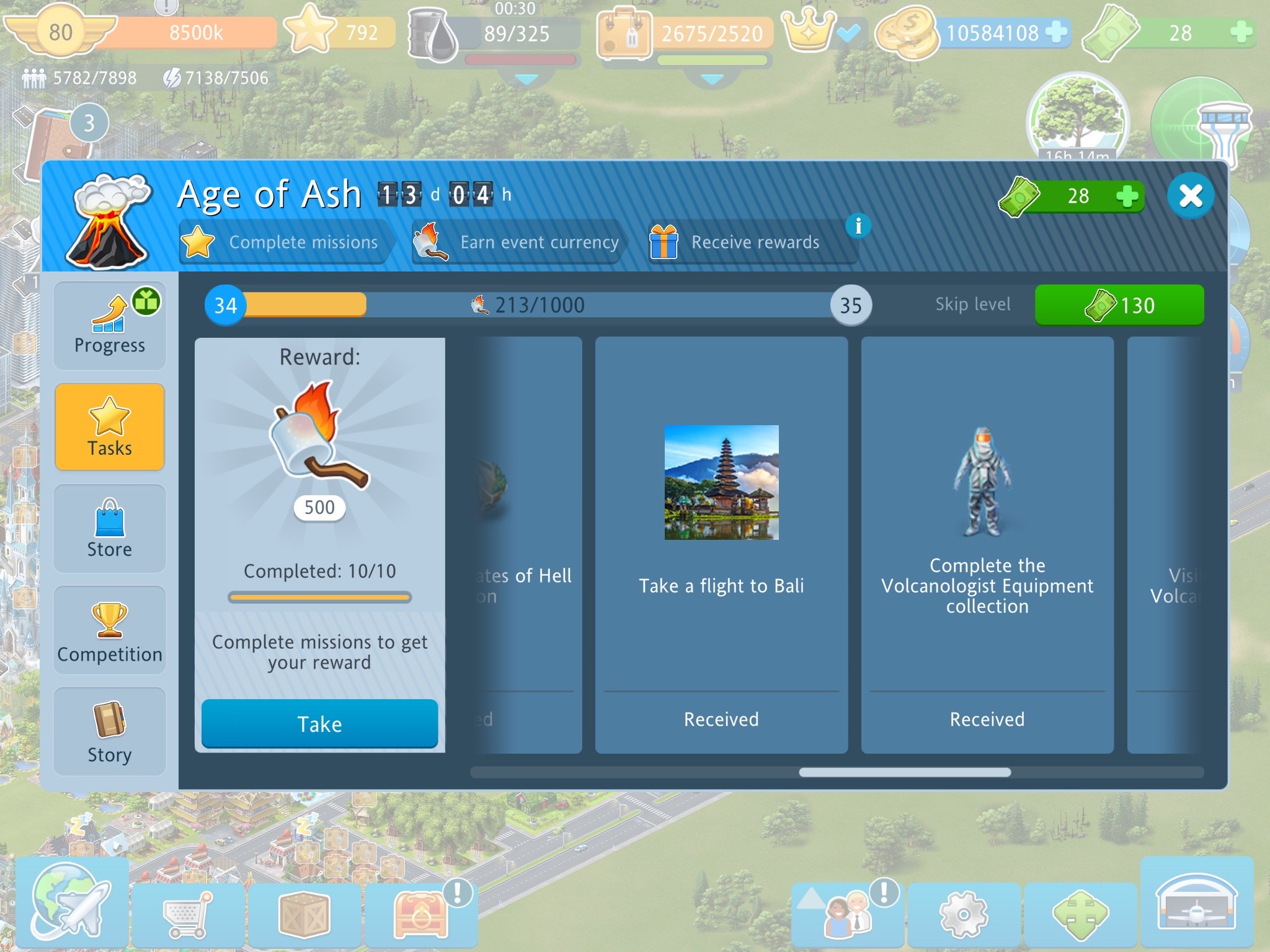Click the blue info icon

tap(858, 226)
